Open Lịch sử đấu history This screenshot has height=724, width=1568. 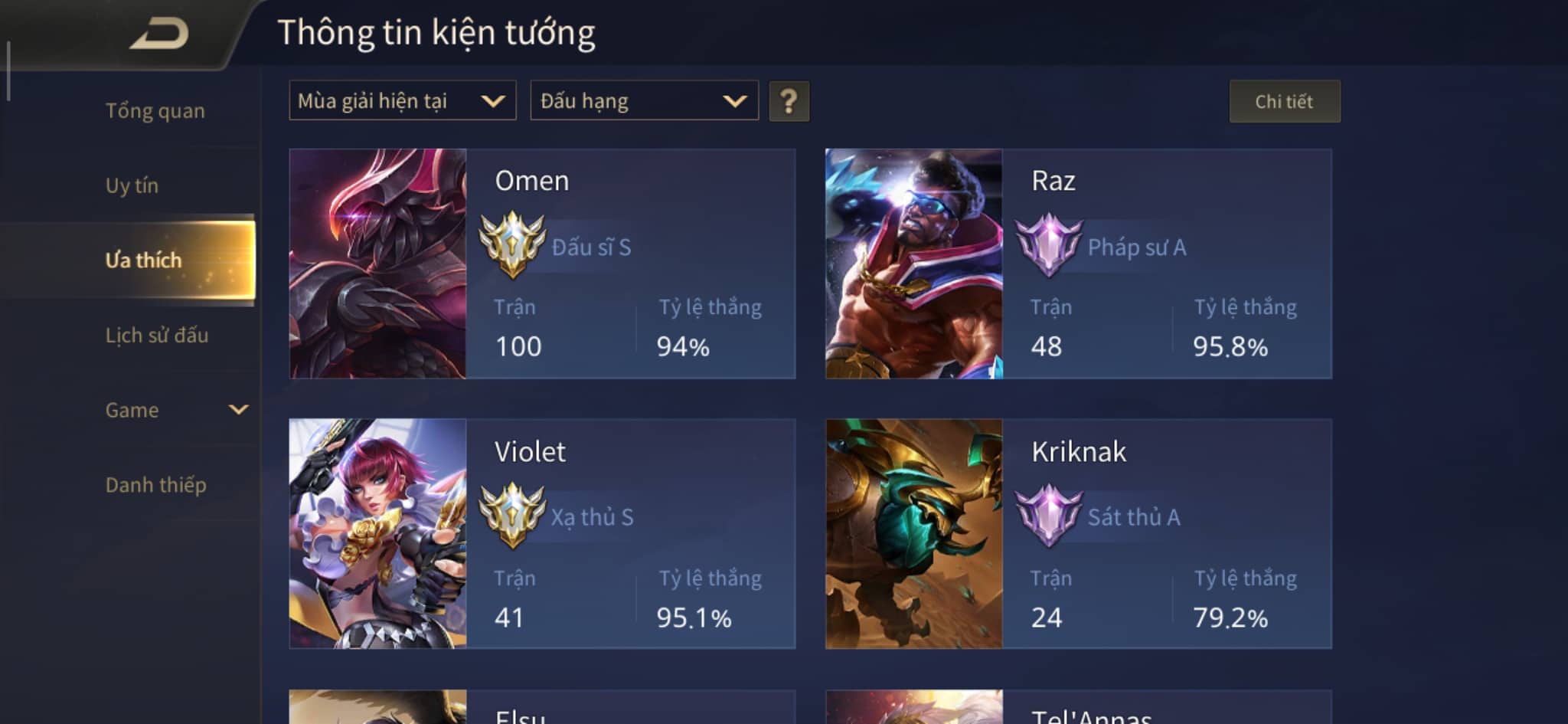point(156,335)
